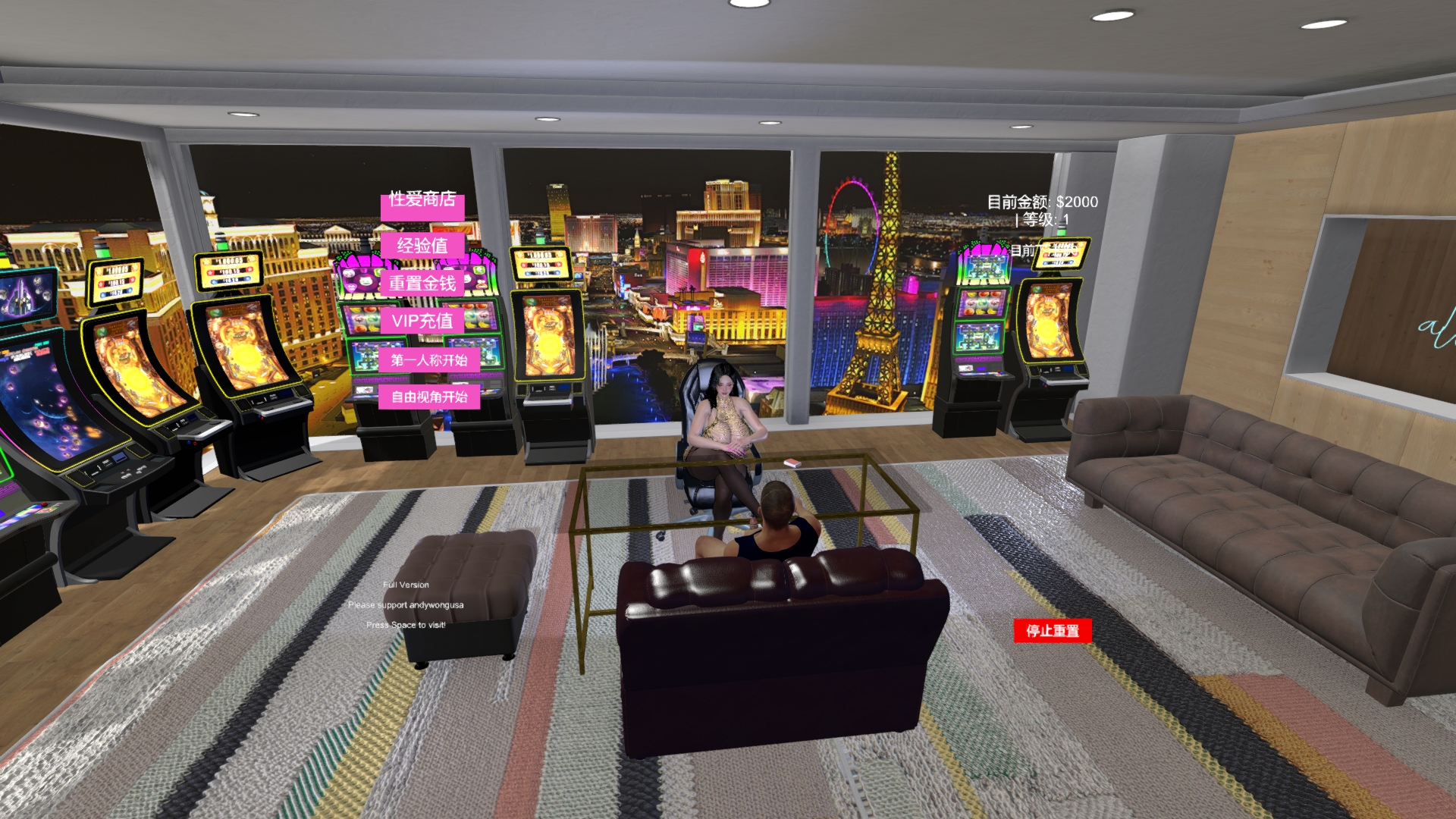Click the 经验值 (Experience) button

[x=422, y=245]
